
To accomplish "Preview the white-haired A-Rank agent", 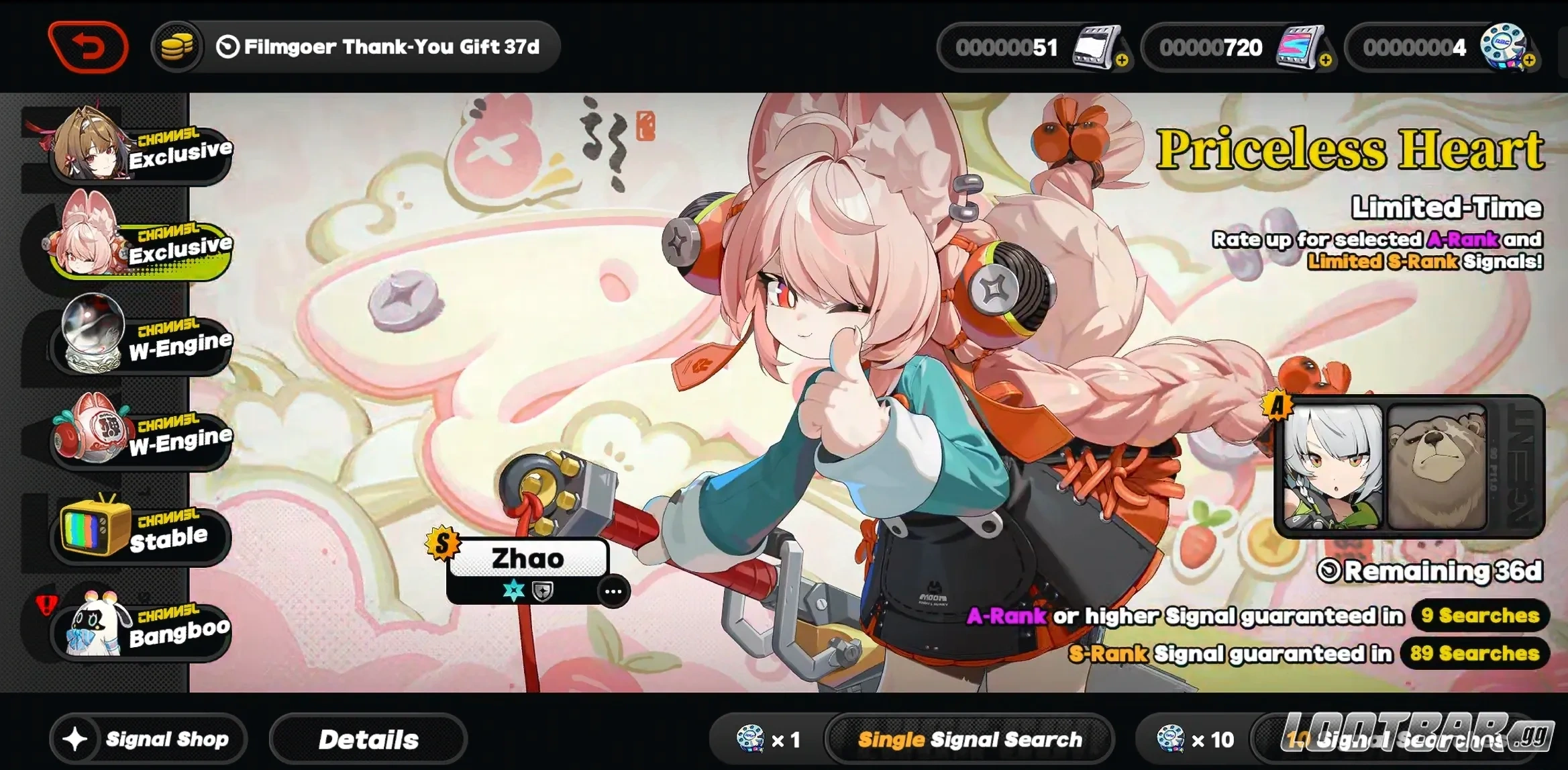I will click(1332, 467).
